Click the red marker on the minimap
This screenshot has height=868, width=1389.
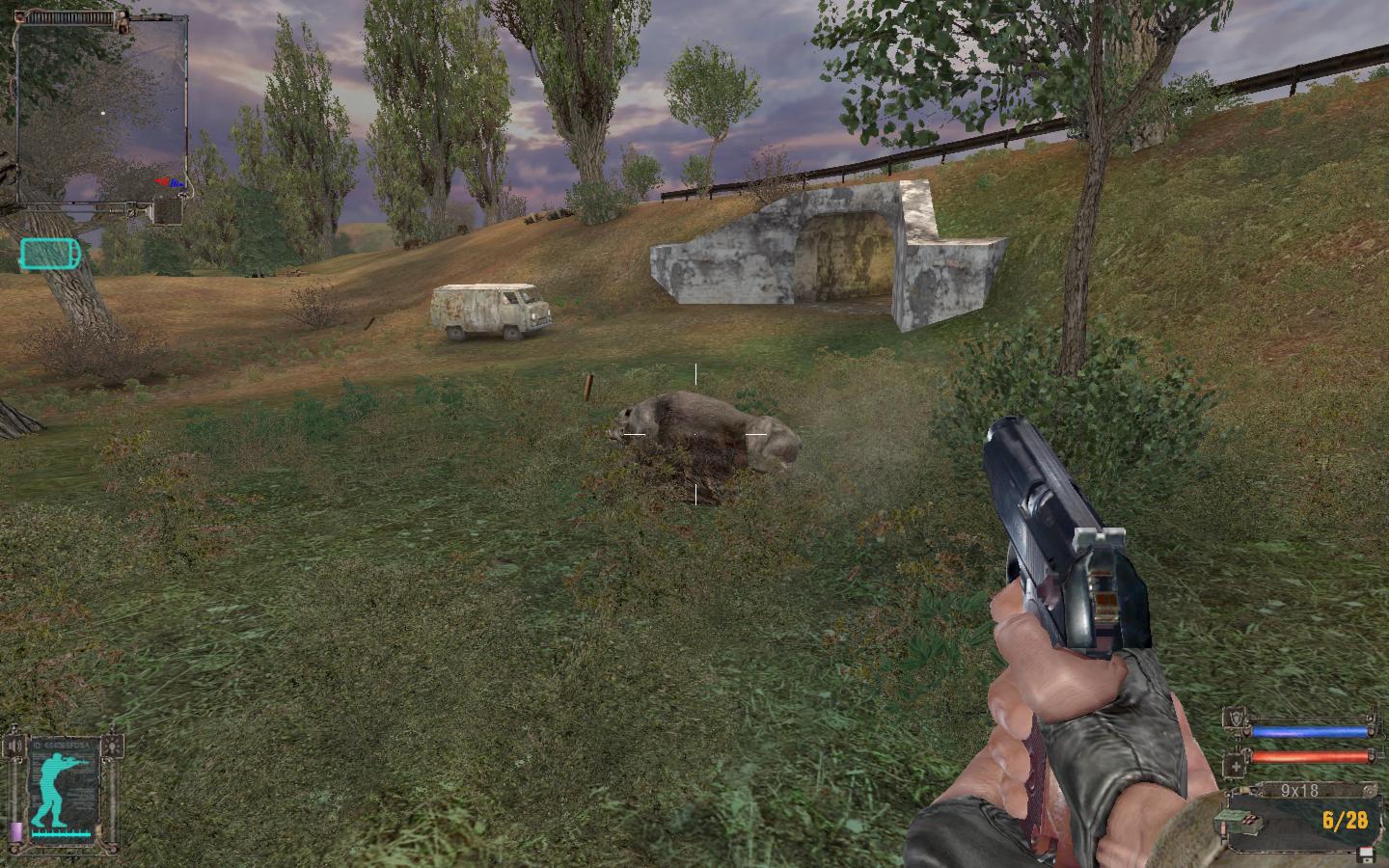164,181
